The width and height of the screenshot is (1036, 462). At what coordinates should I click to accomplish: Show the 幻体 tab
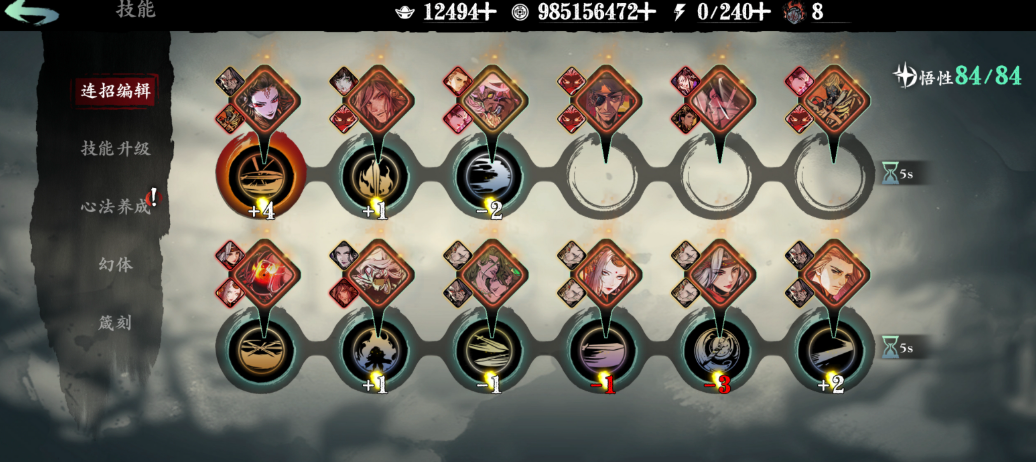tap(116, 264)
